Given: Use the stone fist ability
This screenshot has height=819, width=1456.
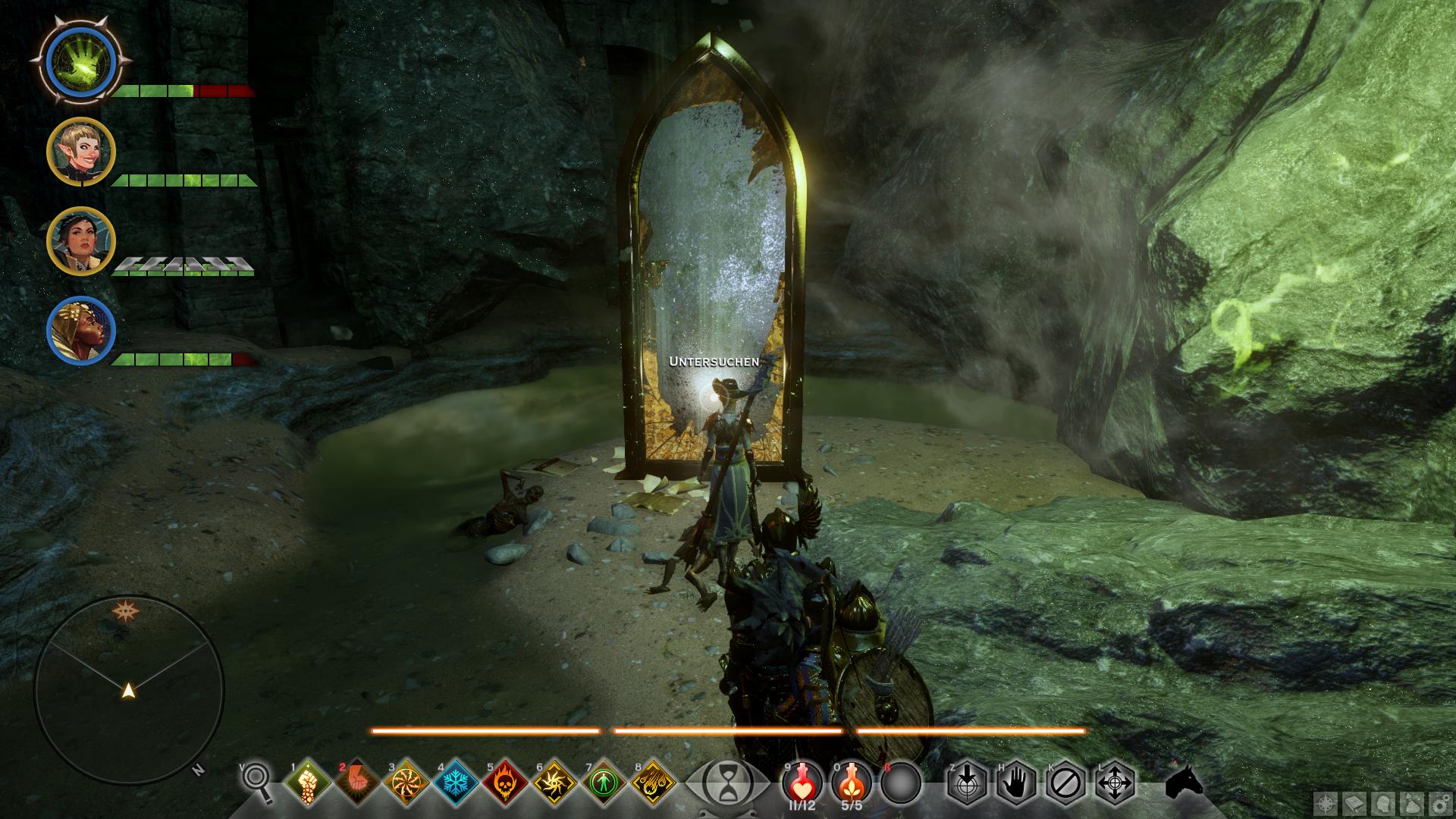Looking at the screenshot, I should tap(308, 783).
